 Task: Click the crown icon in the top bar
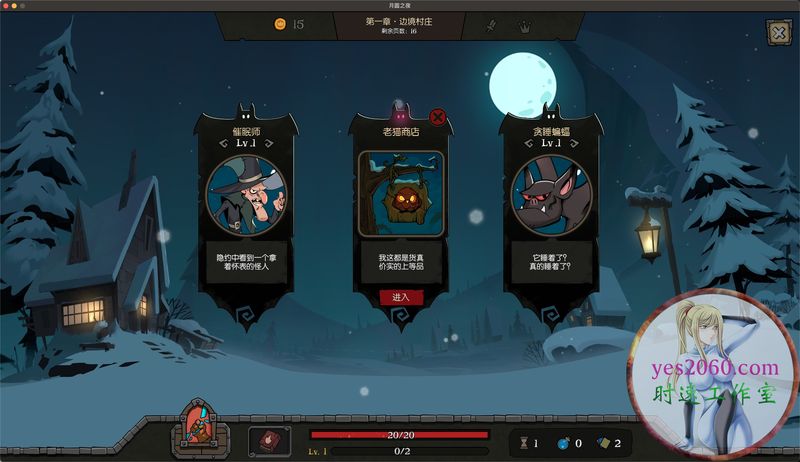(x=523, y=26)
